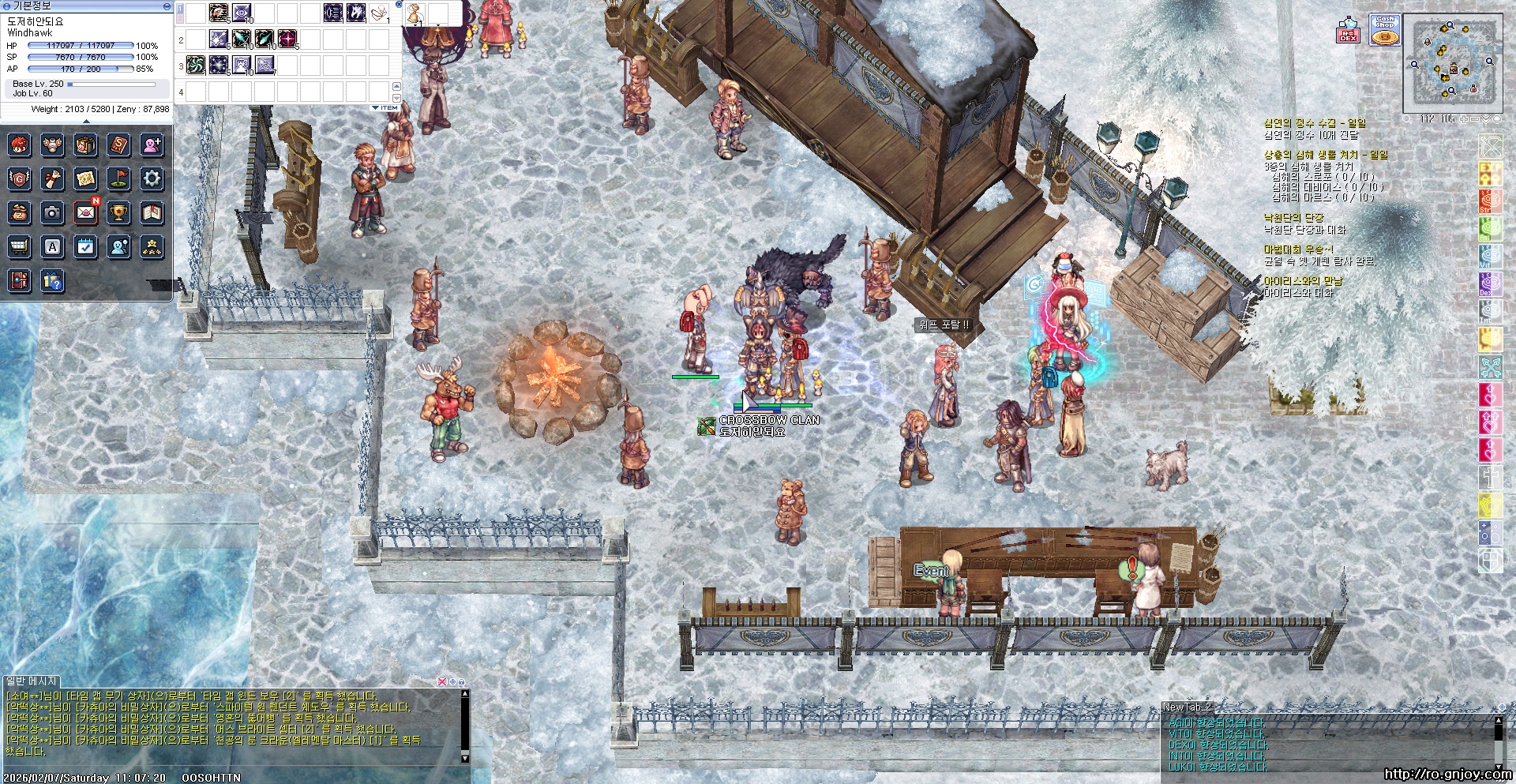Select the 일반 메시지 chat tab
Viewport: 1516px width, 784px height.
pyautogui.click(x=32, y=681)
